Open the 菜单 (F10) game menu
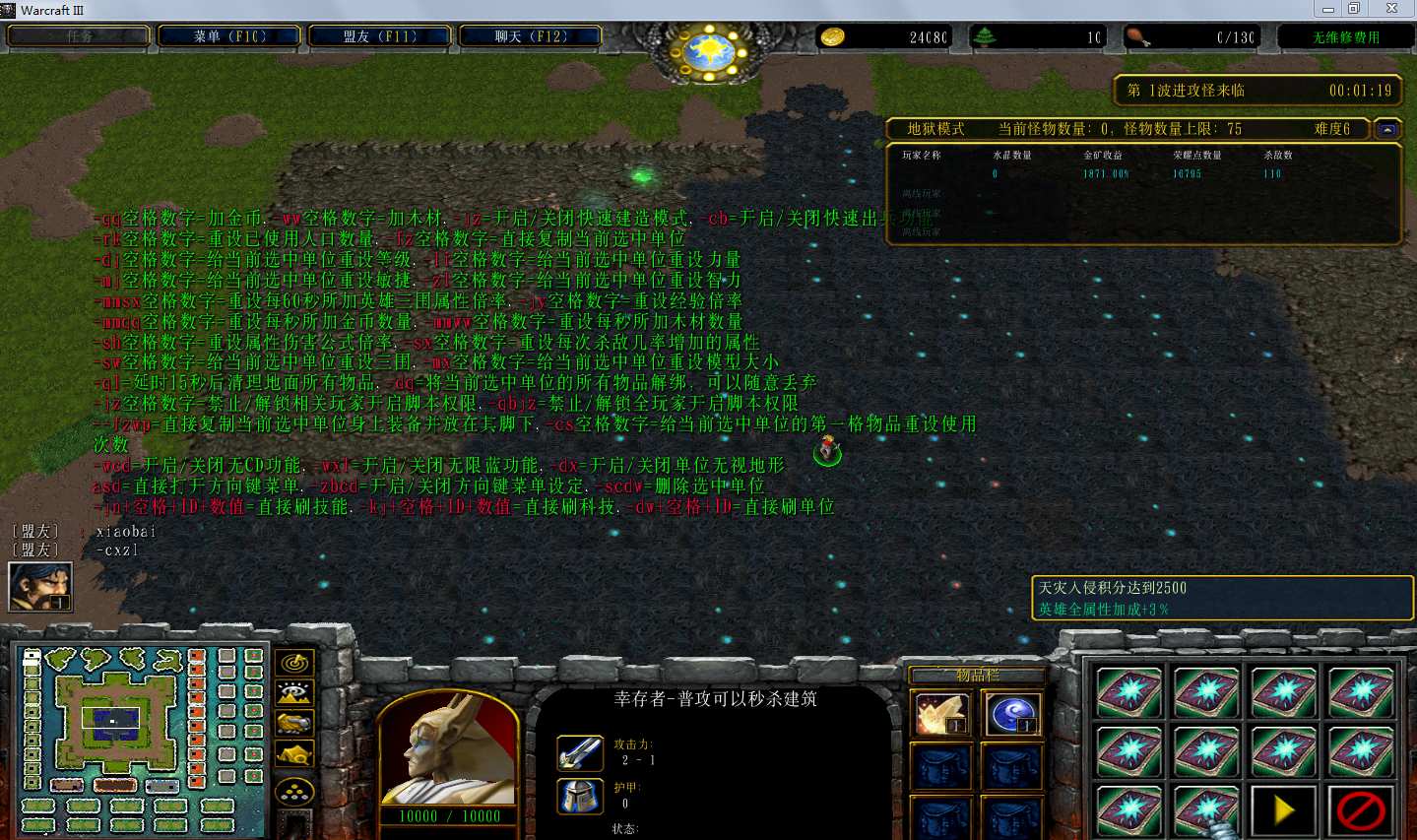The width and height of the screenshot is (1417, 840). click(x=230, y=36)
